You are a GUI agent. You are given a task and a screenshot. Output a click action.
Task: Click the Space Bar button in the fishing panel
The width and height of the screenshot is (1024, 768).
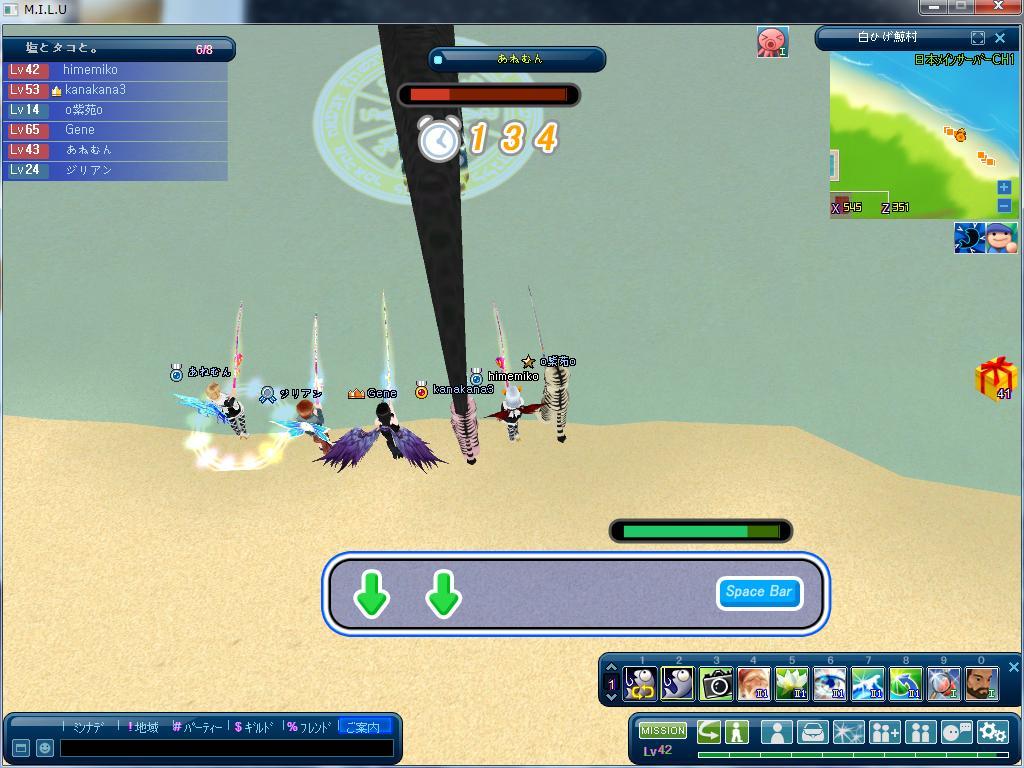[x=759, y=592]
